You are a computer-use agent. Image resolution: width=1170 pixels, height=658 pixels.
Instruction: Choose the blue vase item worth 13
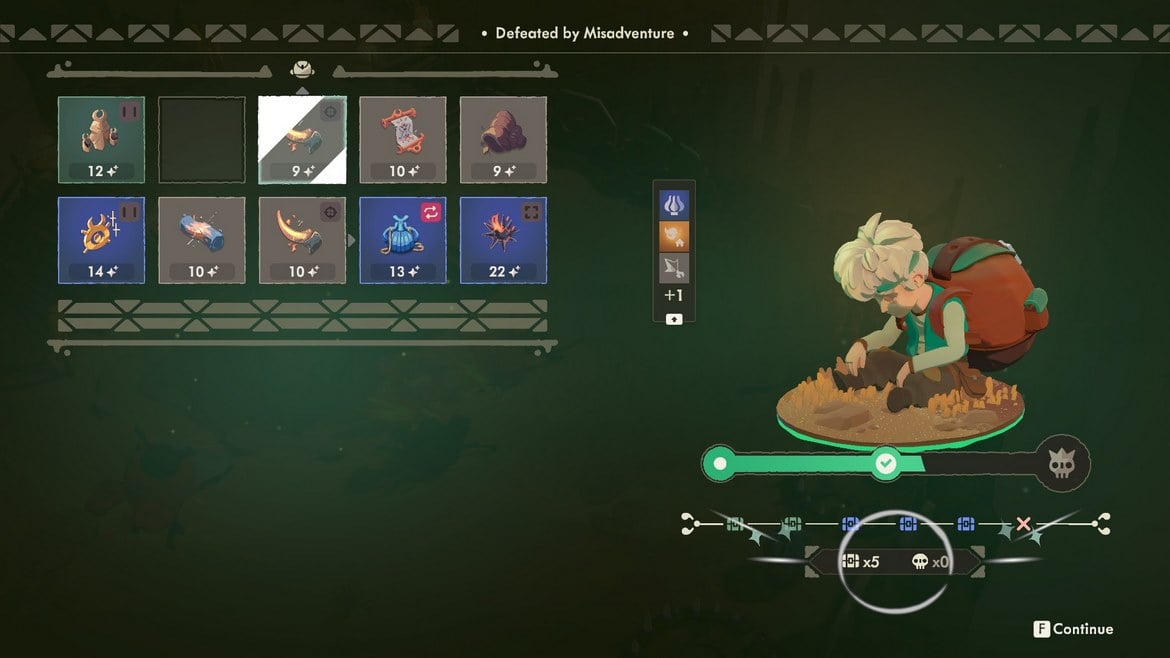pyautogui.click(x=403, y=240)
